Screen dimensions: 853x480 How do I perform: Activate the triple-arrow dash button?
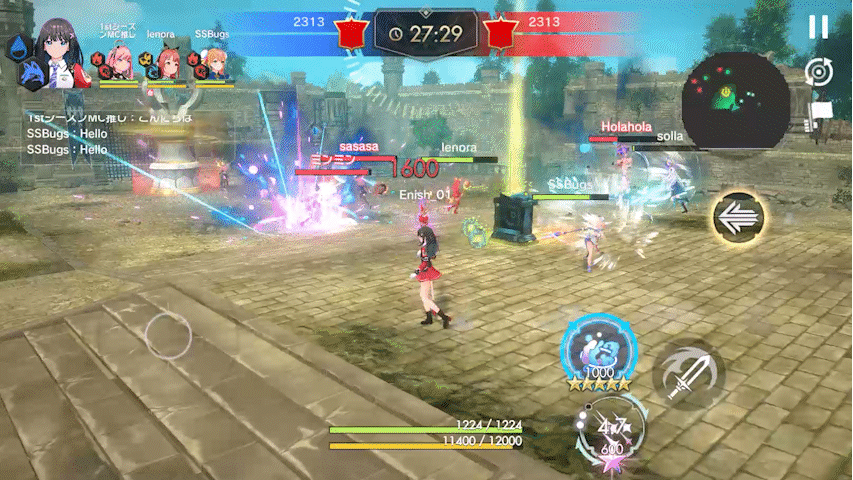tap(738, 217)
